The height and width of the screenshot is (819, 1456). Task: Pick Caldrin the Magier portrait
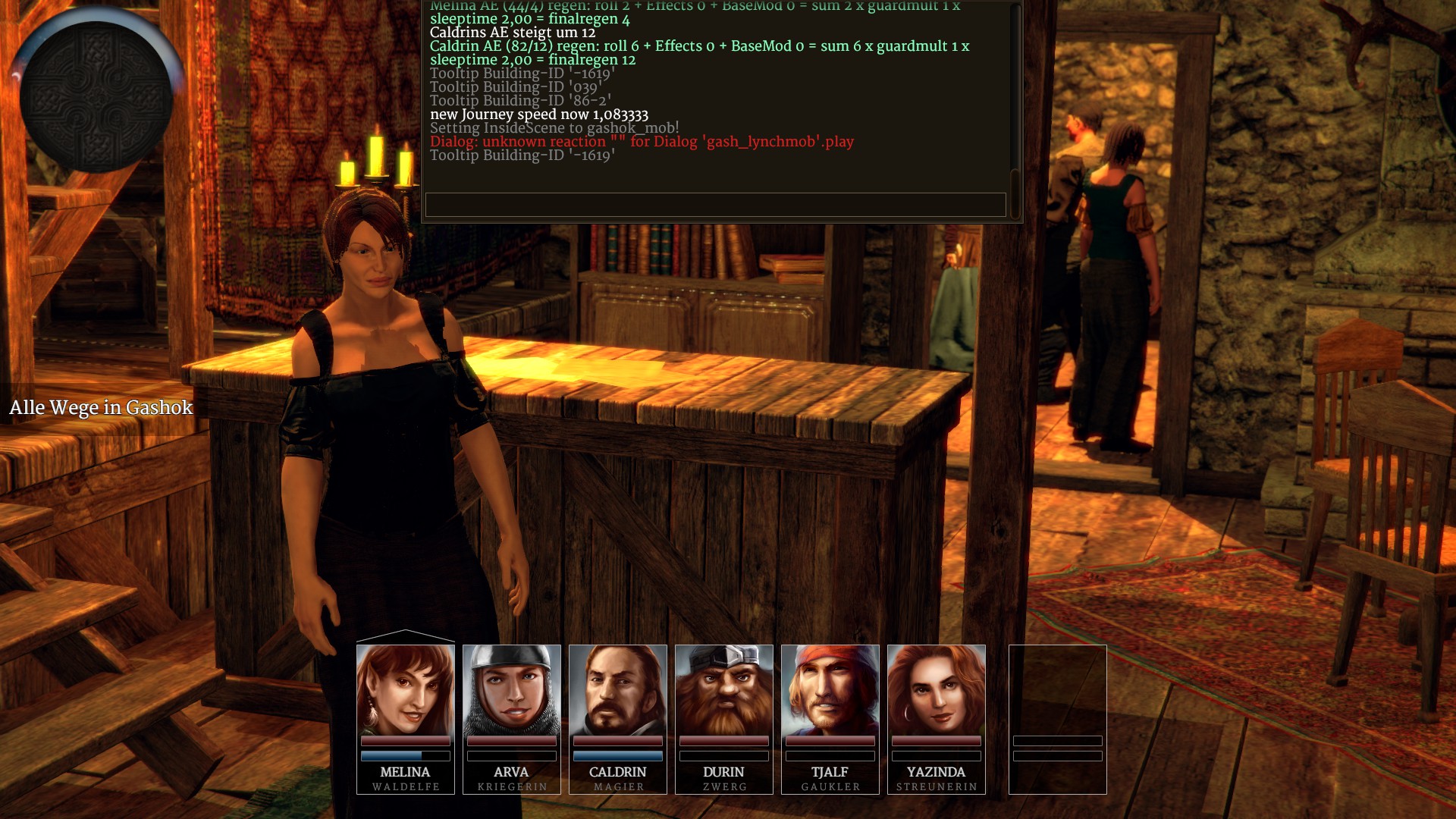617,690
